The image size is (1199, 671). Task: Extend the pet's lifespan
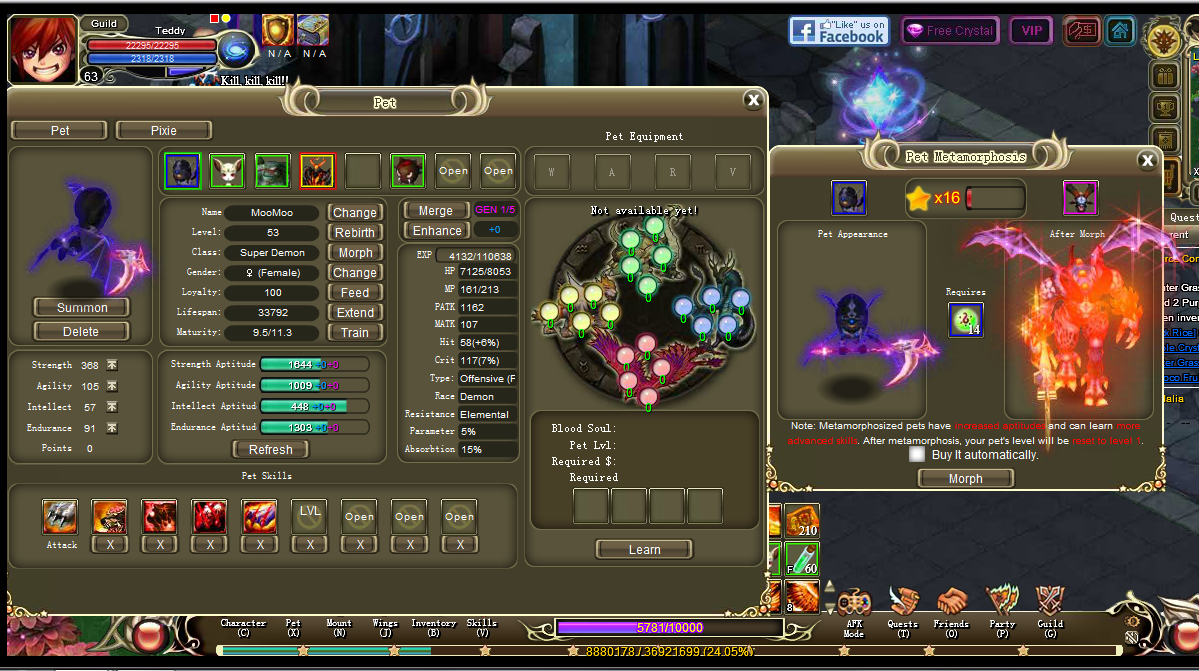coord(355,313)
